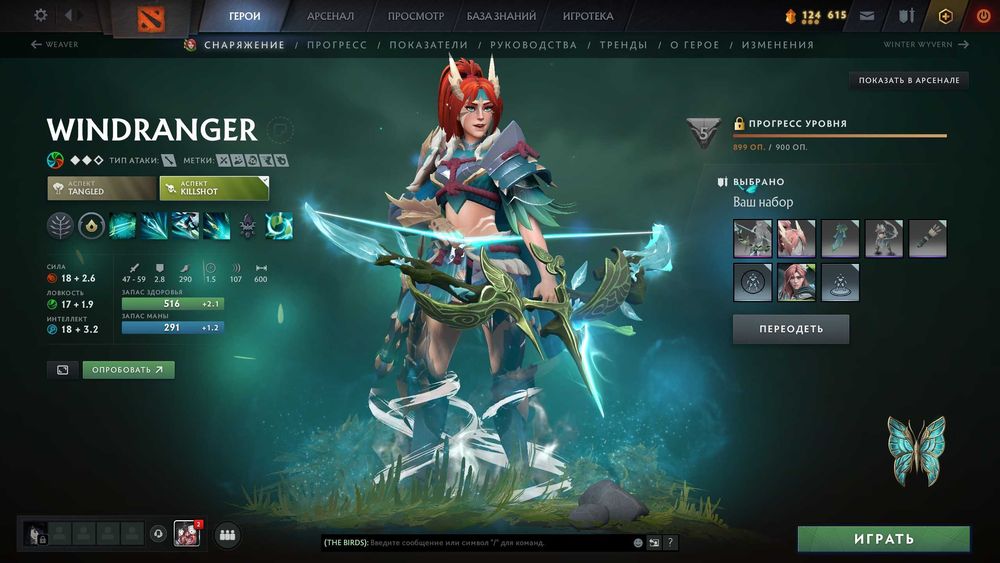Open the Прогресс hero section
1000x563 pixels.
click(x=337, y=45)
